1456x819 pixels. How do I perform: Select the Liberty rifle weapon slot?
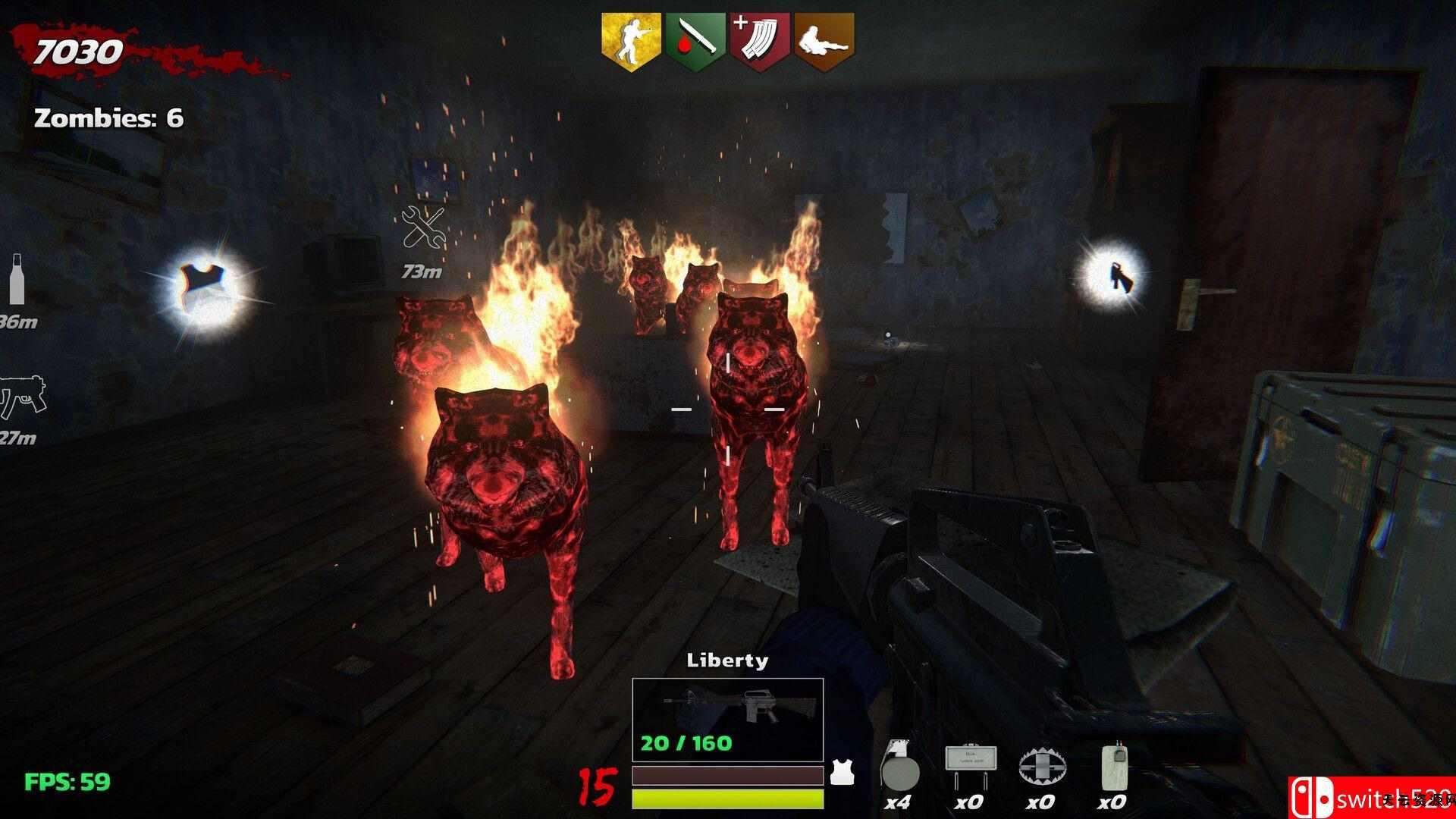click(x=727, y=720)
